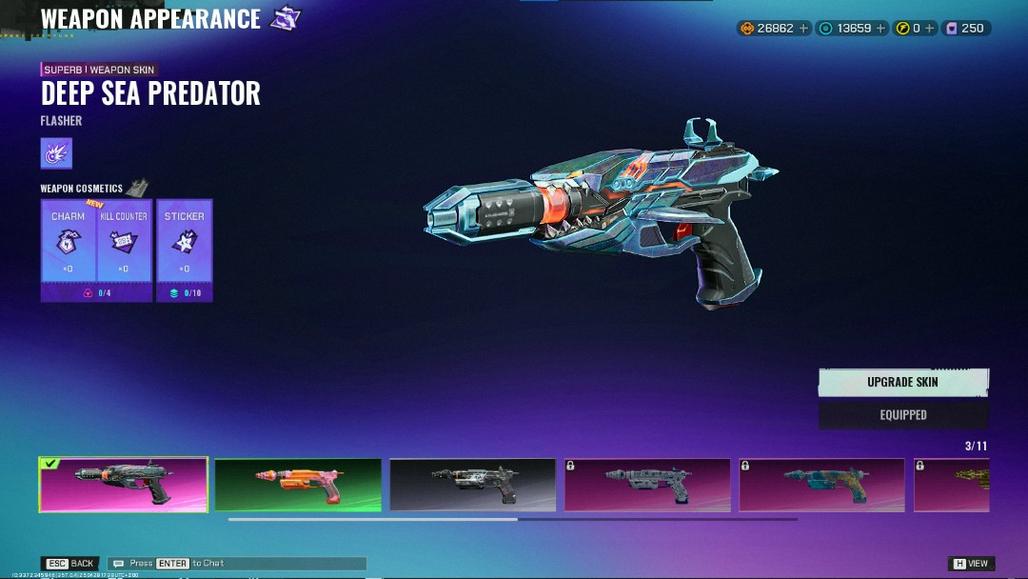Open the Kill Counter cosmetic slot
Screen dimensions: 1028x579
click(x=124, y=242)
